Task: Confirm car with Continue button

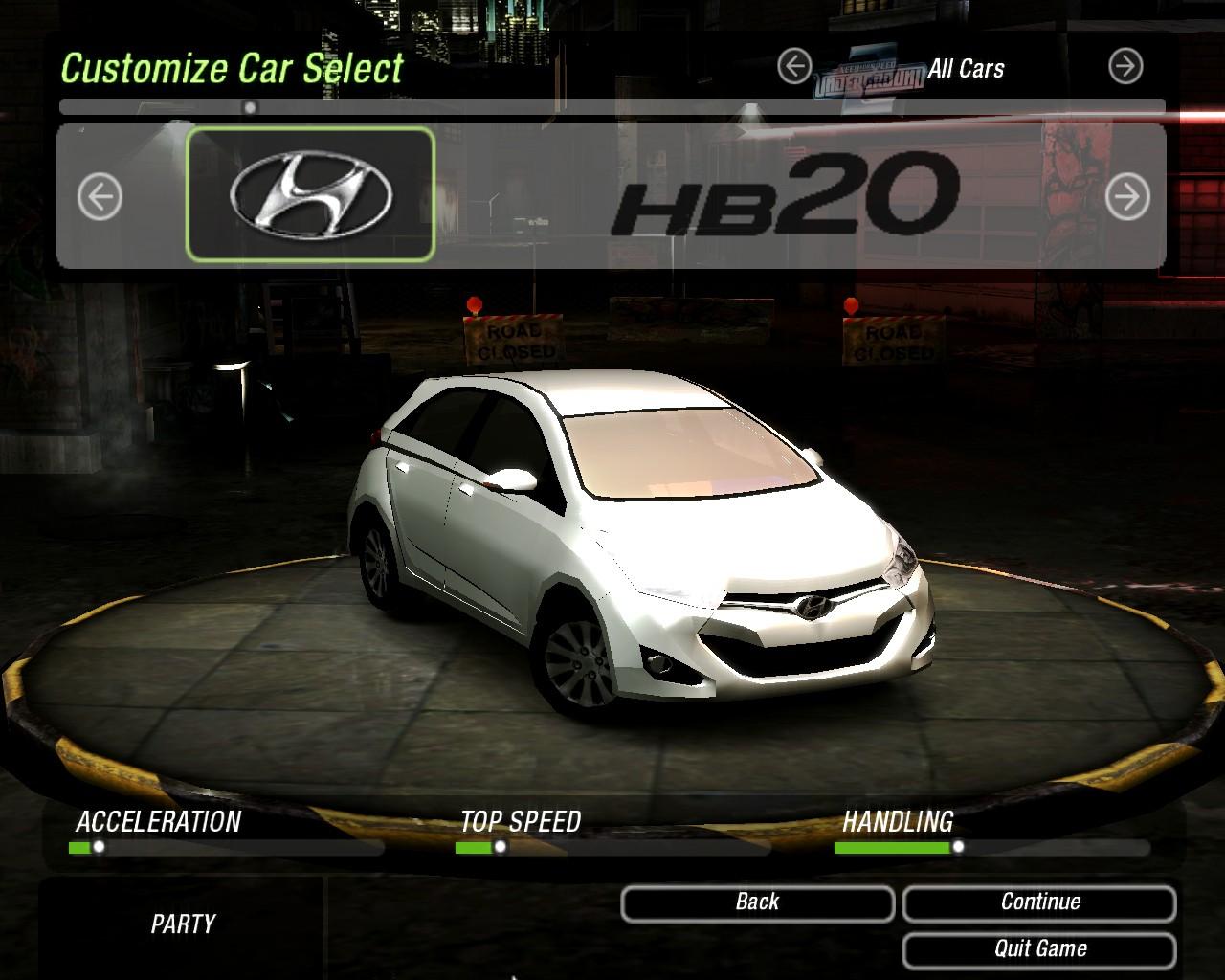Action: [x=1039, y=902]
